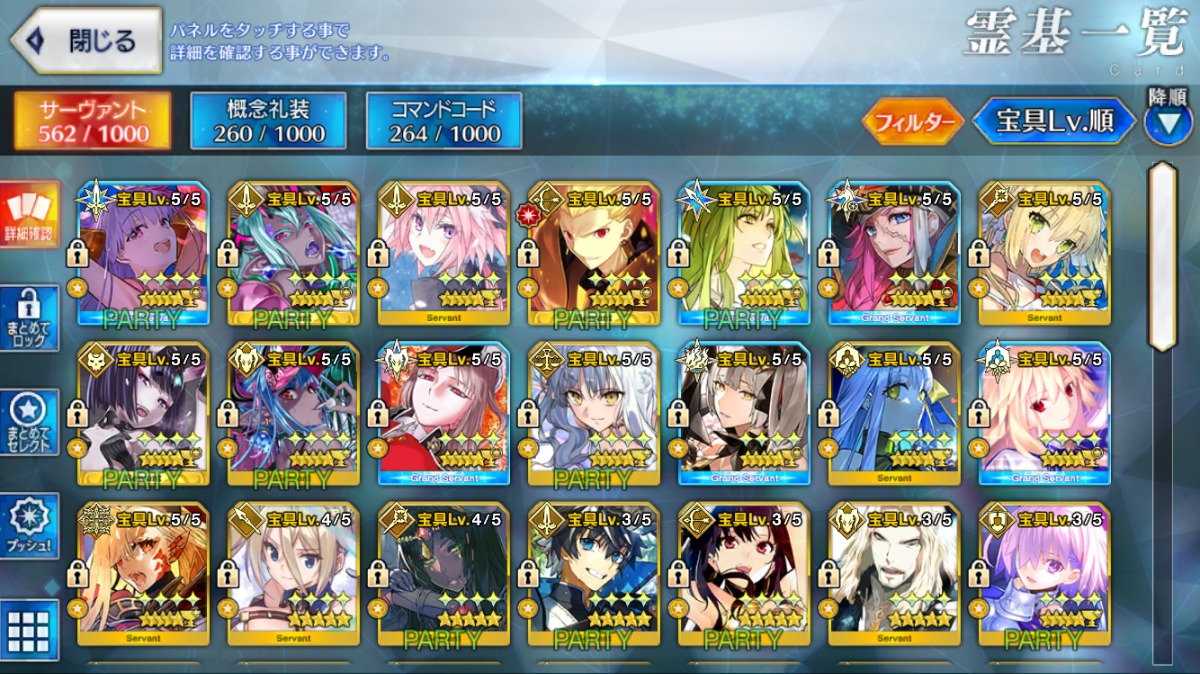The width and height of the screenshot is (1200, 674).
Task: Click the vertical list scrollbar handle
Action: (1162, 255)
